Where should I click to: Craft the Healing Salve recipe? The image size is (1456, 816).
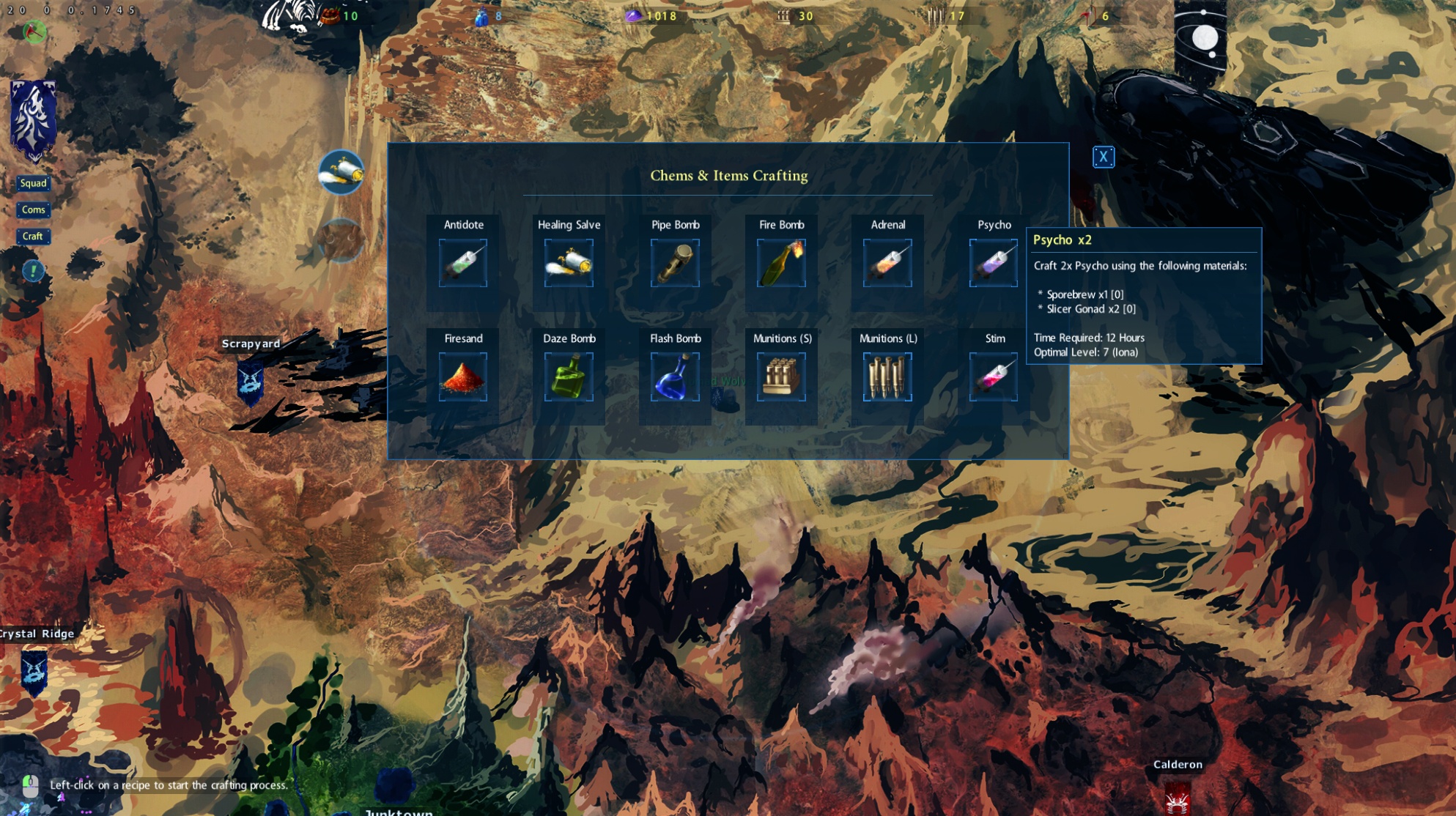[569, 262]
